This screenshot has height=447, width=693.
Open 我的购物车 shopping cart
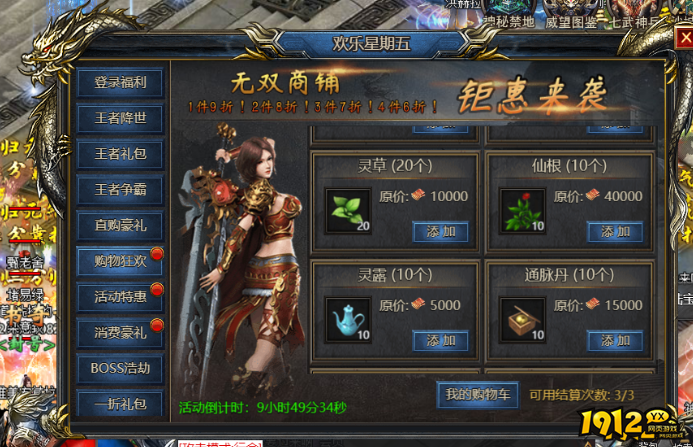point(478,395)
